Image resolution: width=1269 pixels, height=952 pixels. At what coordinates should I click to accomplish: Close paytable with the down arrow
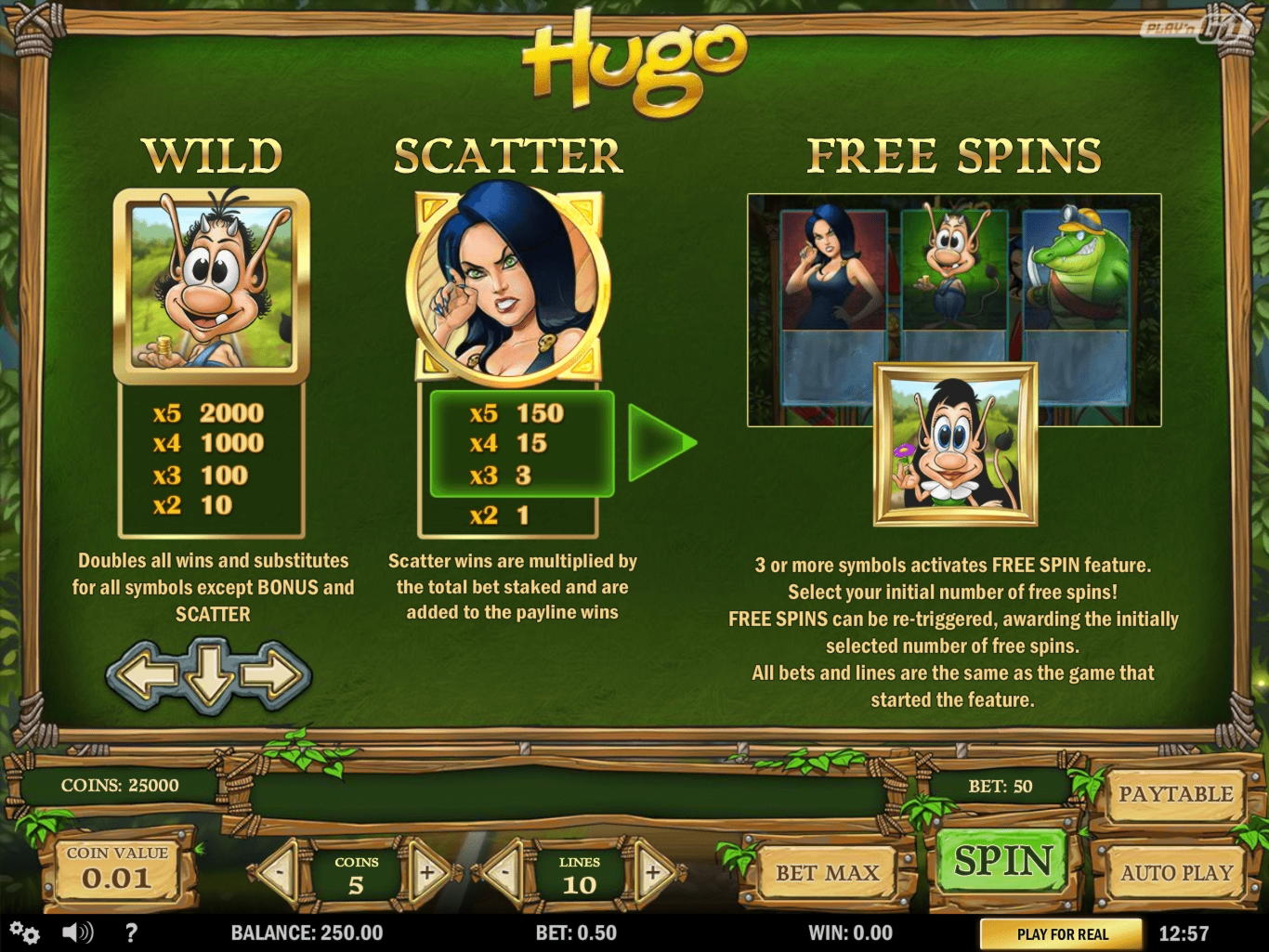tap(209, 675)
